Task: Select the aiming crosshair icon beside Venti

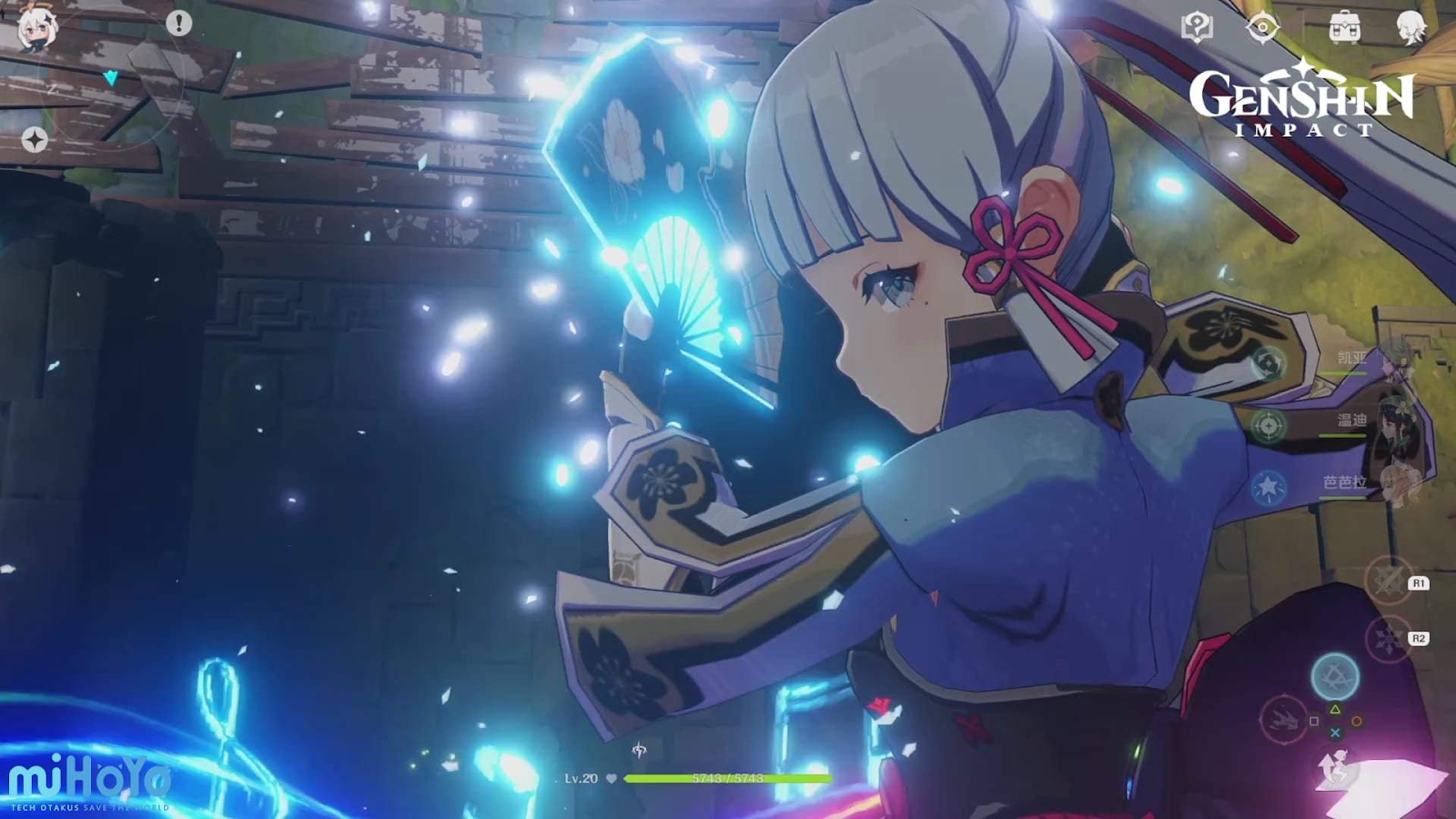Action: pos(1268,425)
